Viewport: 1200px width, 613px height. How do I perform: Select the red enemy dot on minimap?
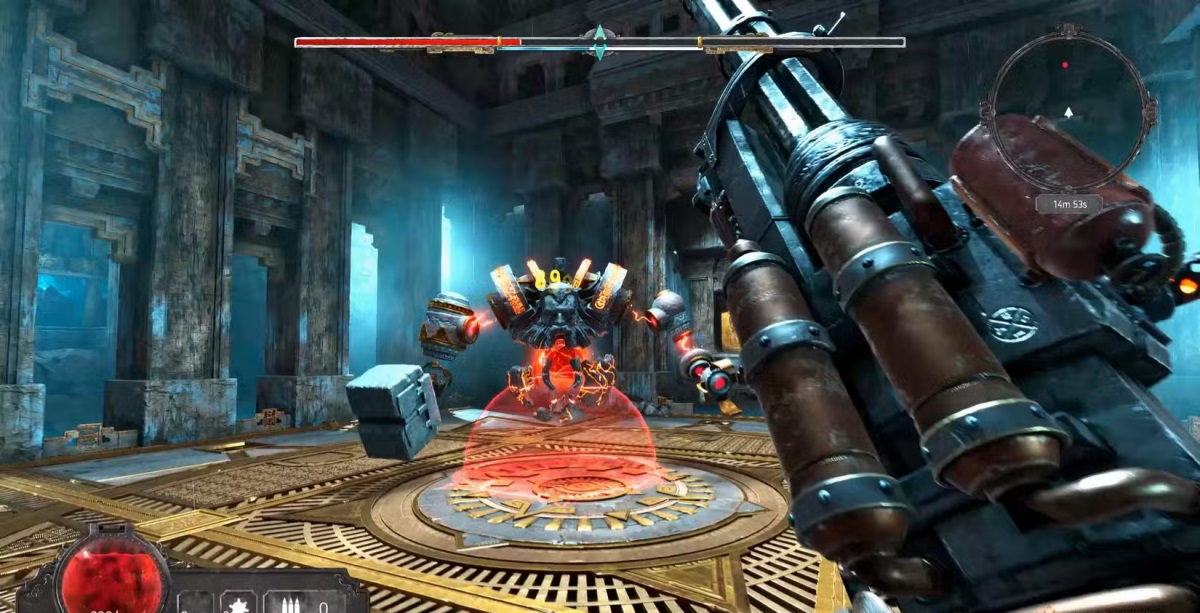click(1065, 64)
